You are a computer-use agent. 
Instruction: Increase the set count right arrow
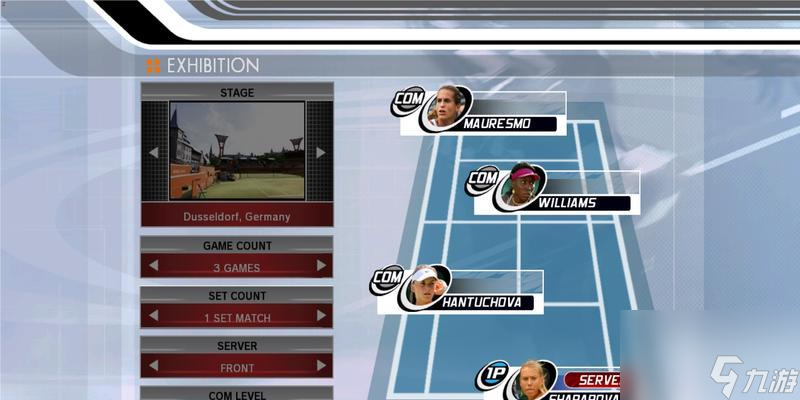[x=321, y=316]
